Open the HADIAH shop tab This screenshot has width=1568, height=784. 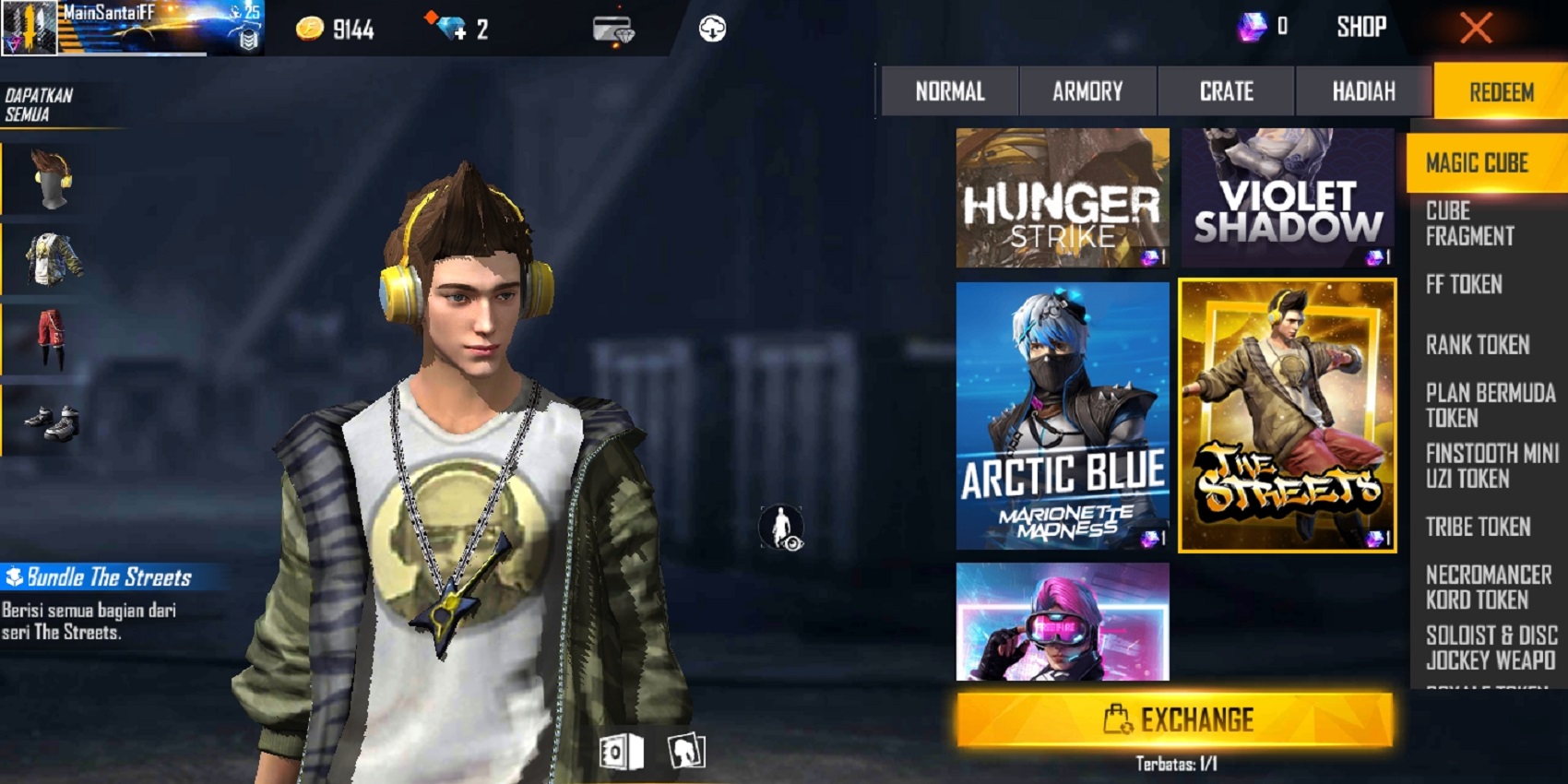click(1362, 91)
